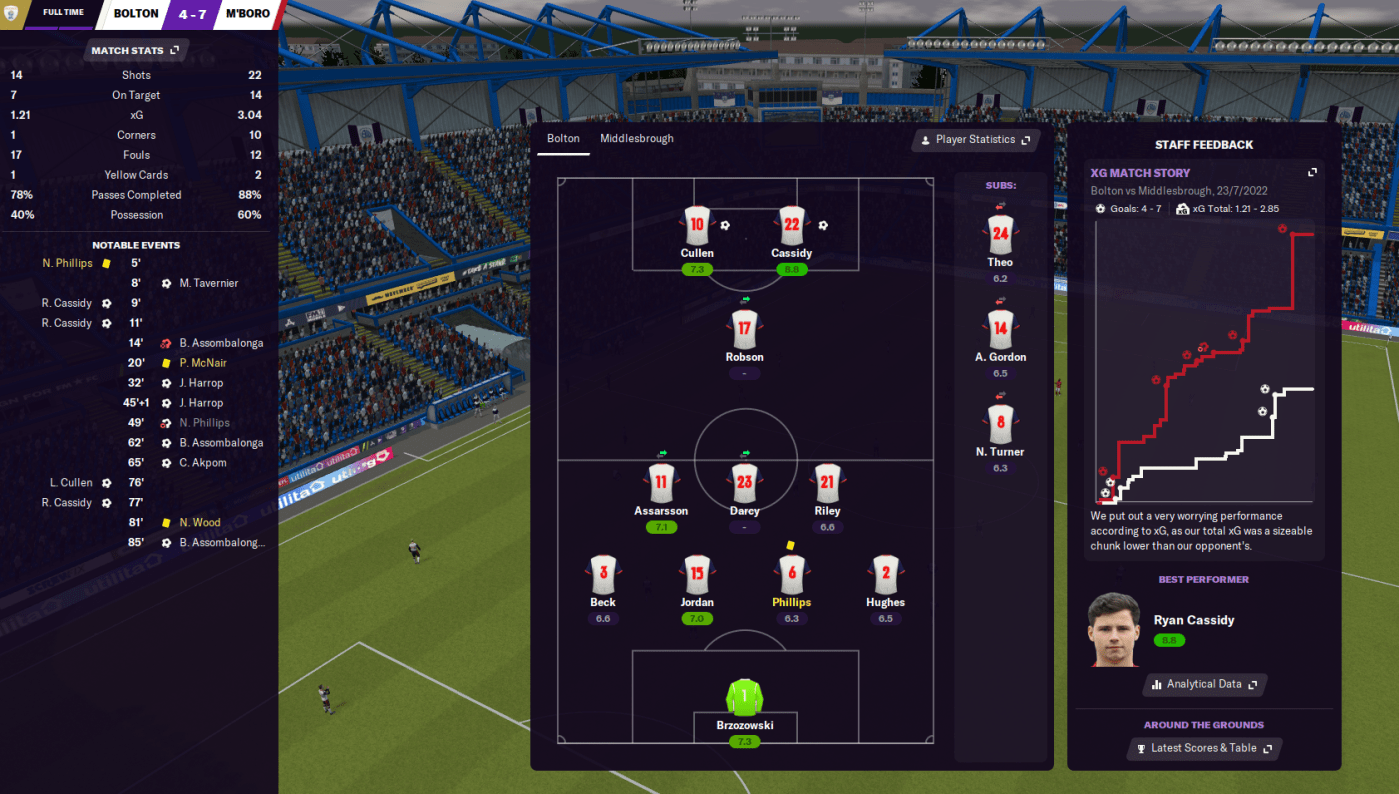Select Cullen's number 10 shirt
This screenshot has width=1399, height=794.
pyautogui.click(x=697, y=225)
